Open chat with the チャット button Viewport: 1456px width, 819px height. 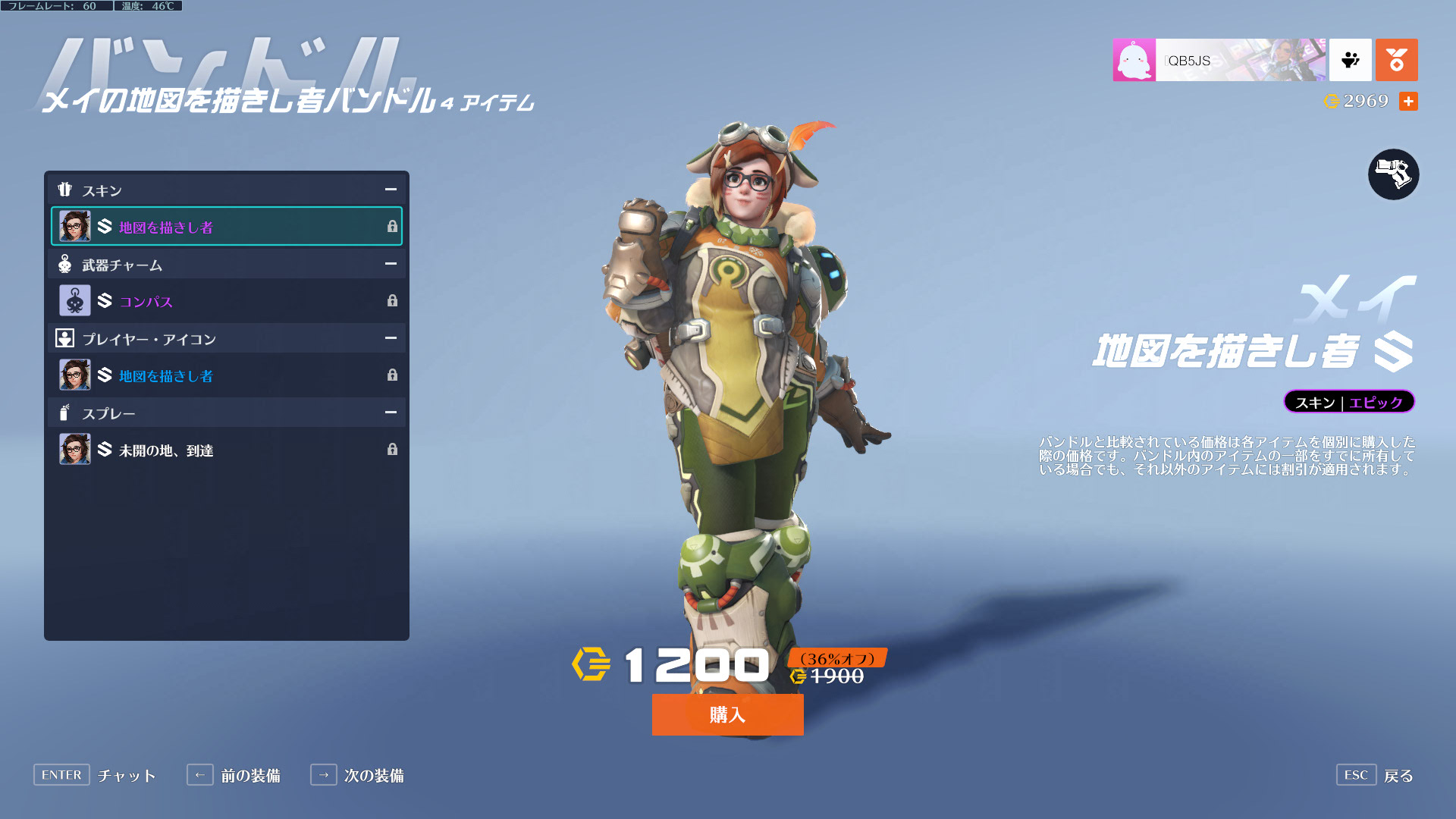point(95,775)
